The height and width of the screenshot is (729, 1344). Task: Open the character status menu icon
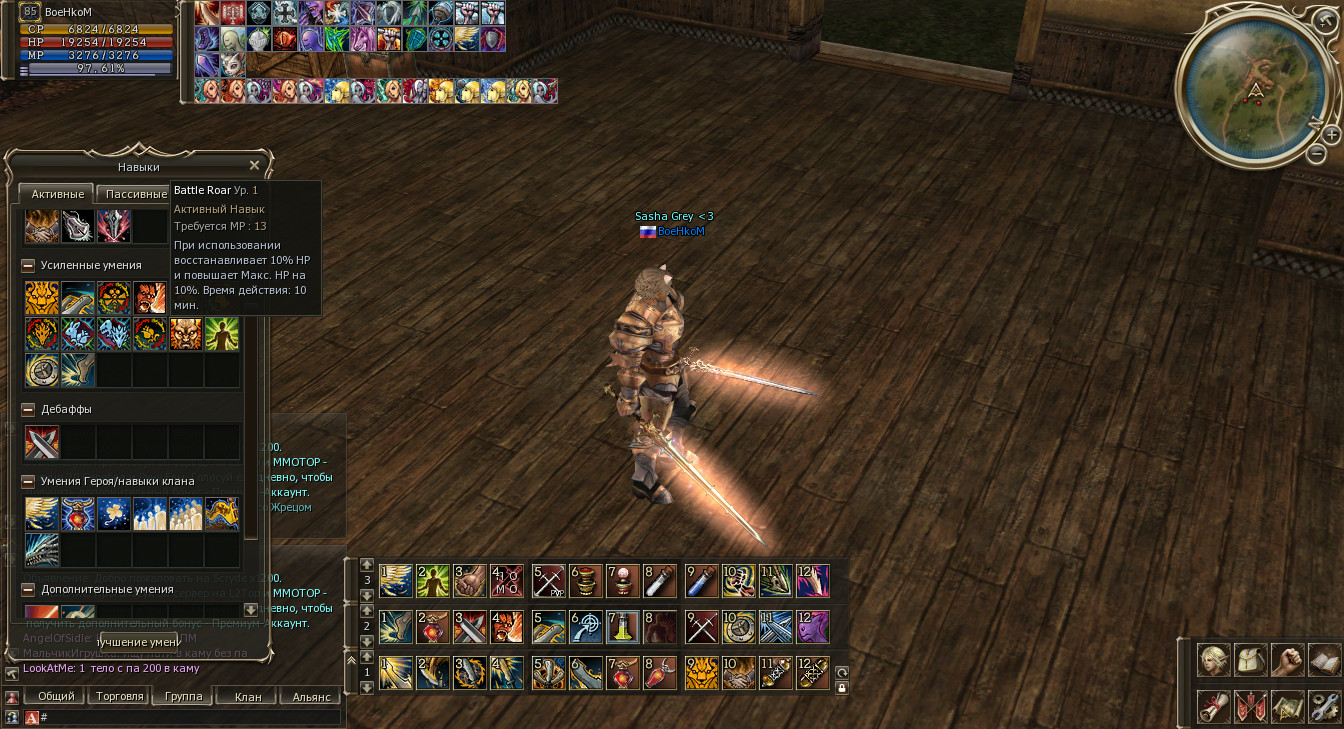1214,660
